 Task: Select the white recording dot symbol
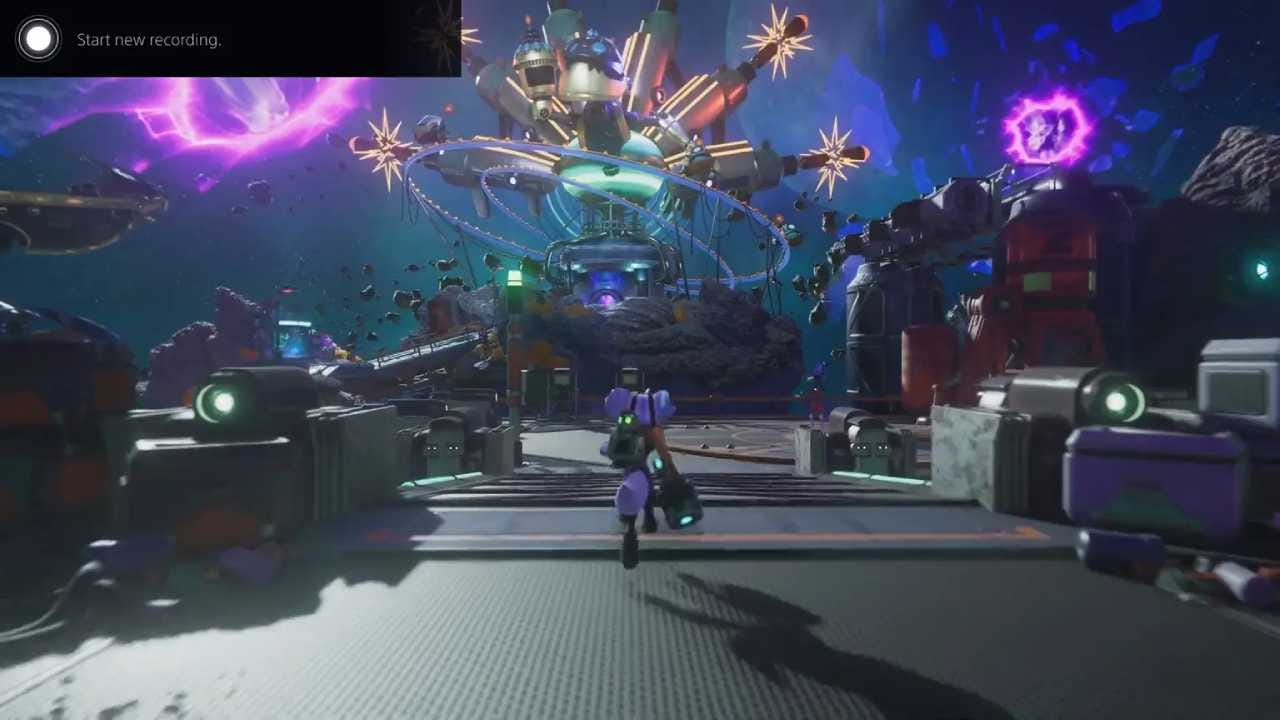[x=38, y=39]
